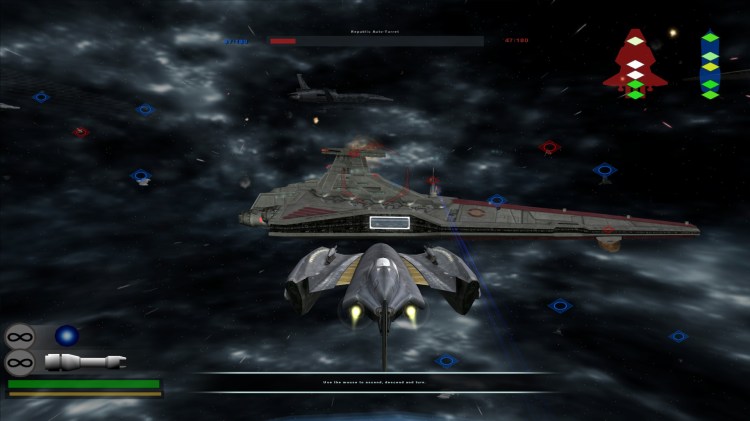Select the blue laser cannon weapon icon
This screenshot has width=750, height=421.
point(67,336)
